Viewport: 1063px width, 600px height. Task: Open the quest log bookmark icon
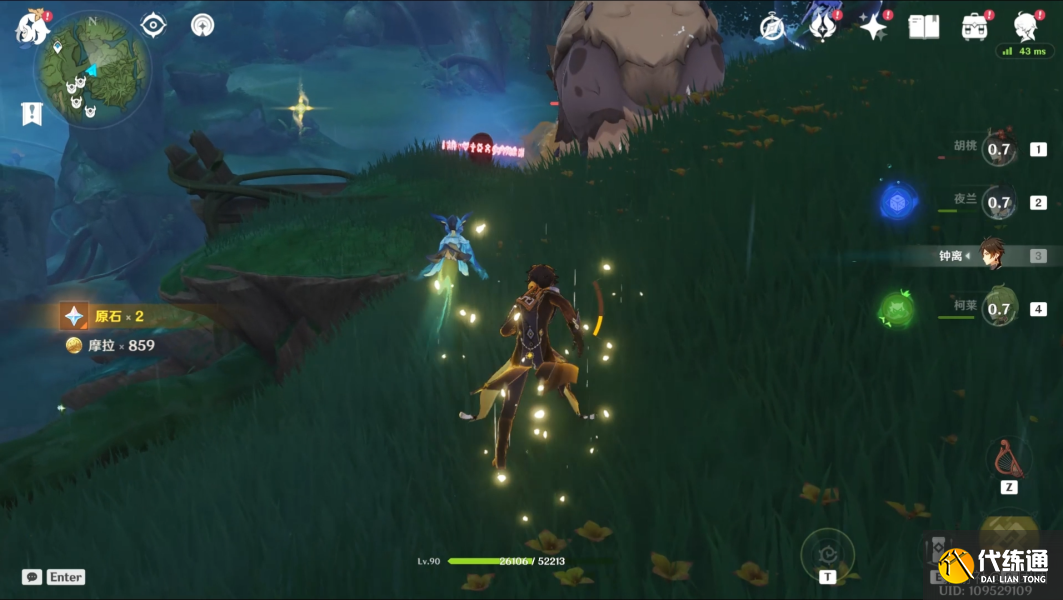(32, 113)
